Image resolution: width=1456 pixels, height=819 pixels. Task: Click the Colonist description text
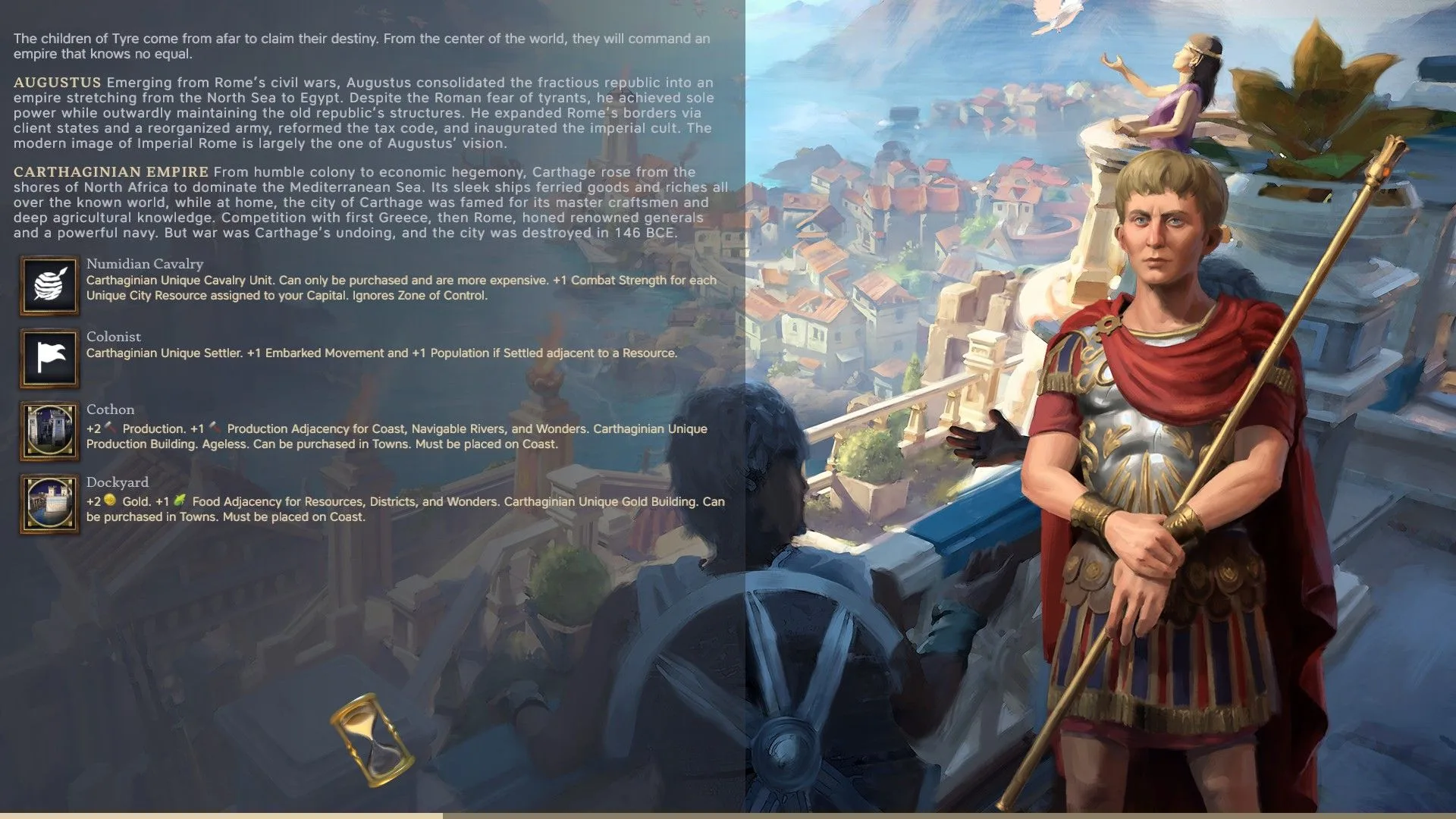click(379, 353)
